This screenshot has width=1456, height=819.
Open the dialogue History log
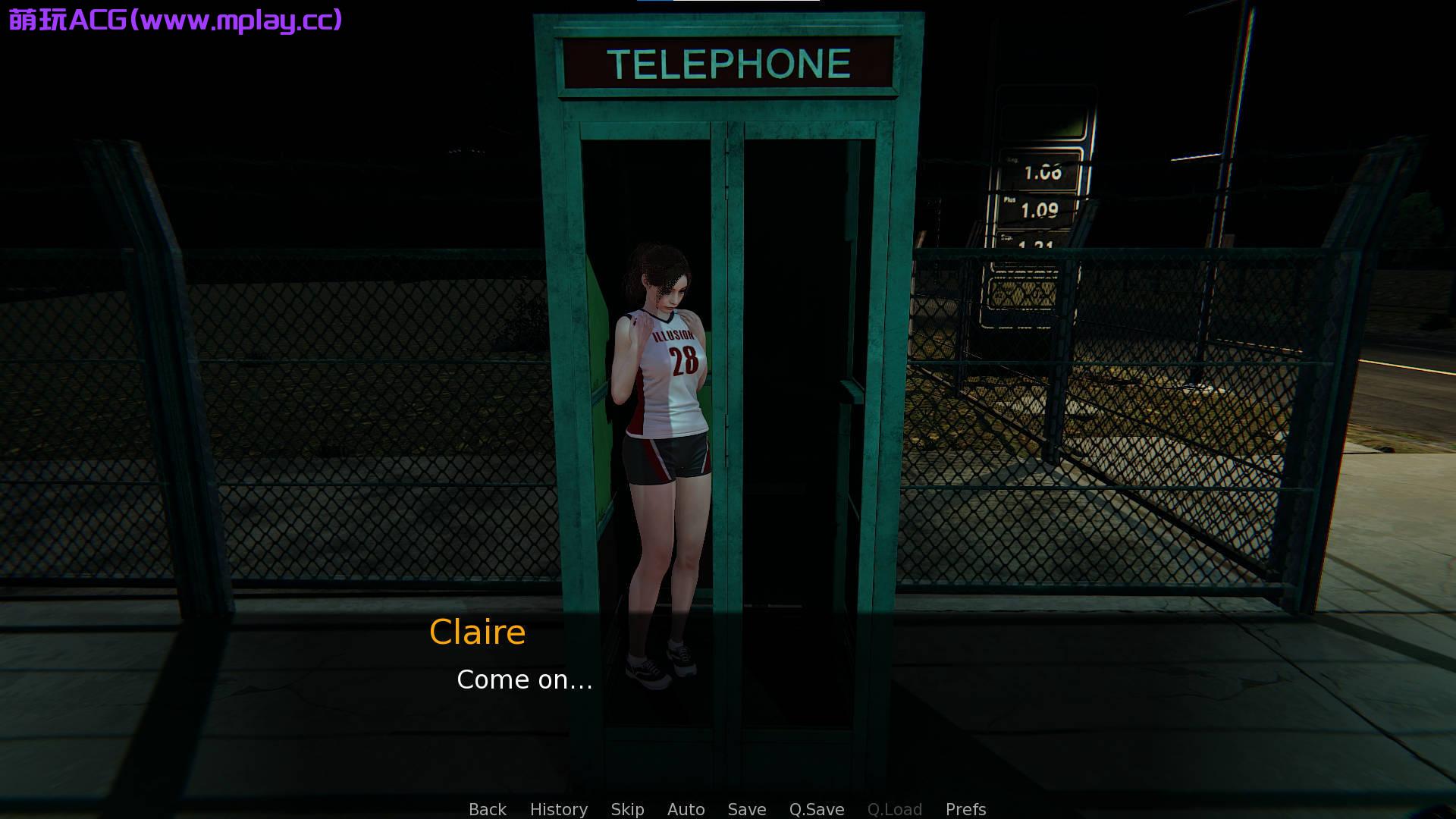(x=558, y=809)
